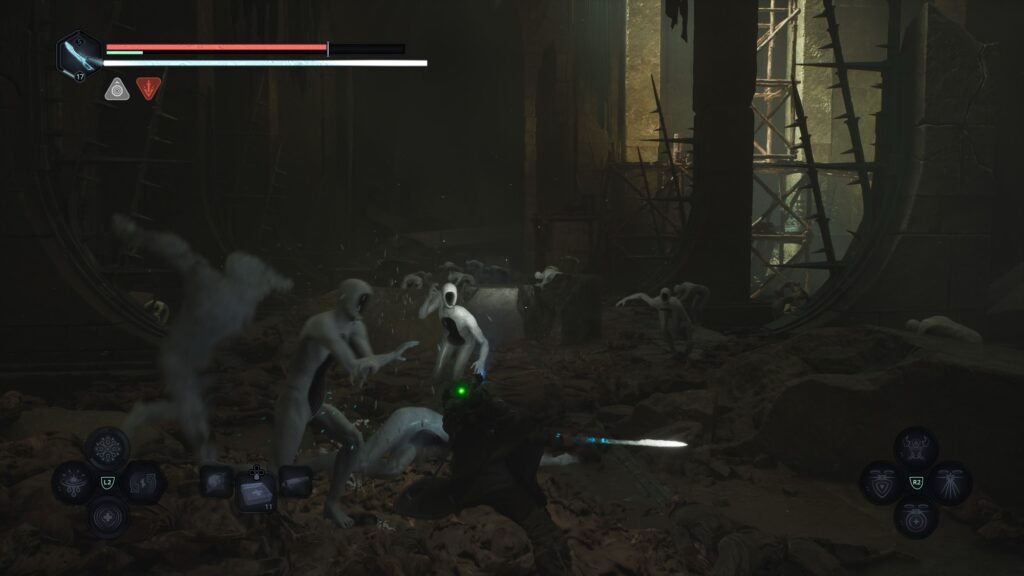Activate the circled-star ability in right wheel

916,517
